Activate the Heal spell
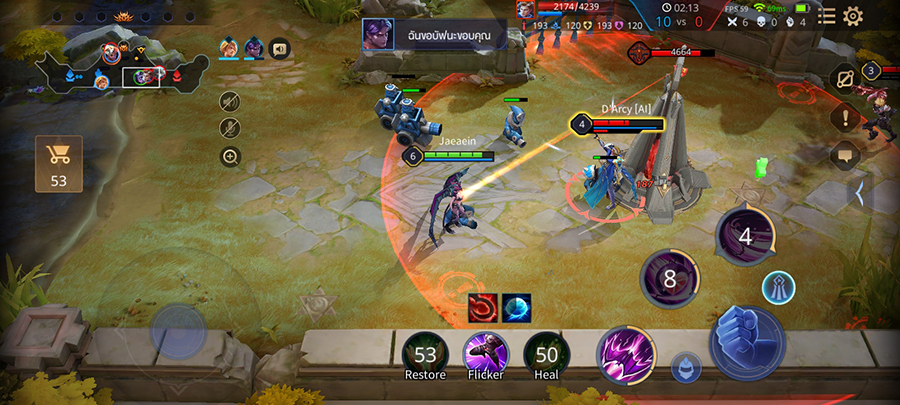The height and width of the screenshot is (405, 900). 546,356
